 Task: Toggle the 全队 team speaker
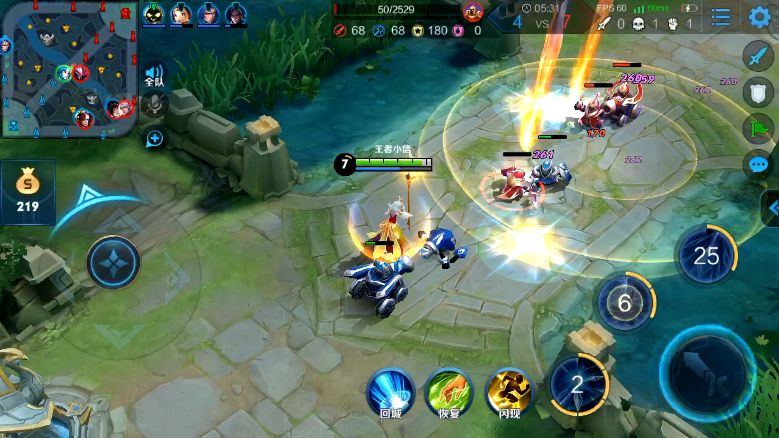click(153, 75)
